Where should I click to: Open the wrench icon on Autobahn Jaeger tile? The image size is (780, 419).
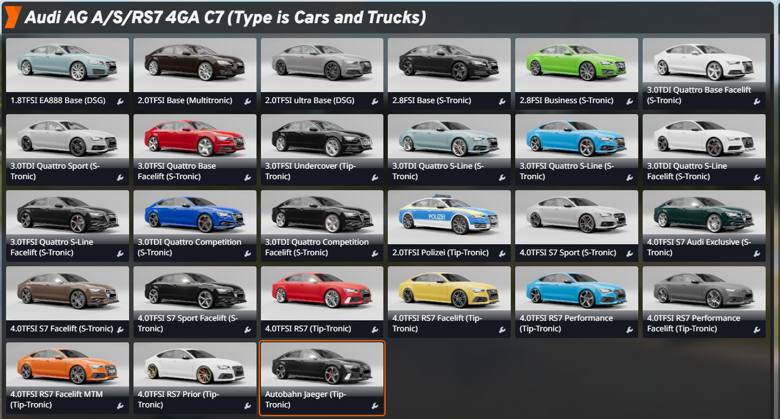[x=375, y=406]
